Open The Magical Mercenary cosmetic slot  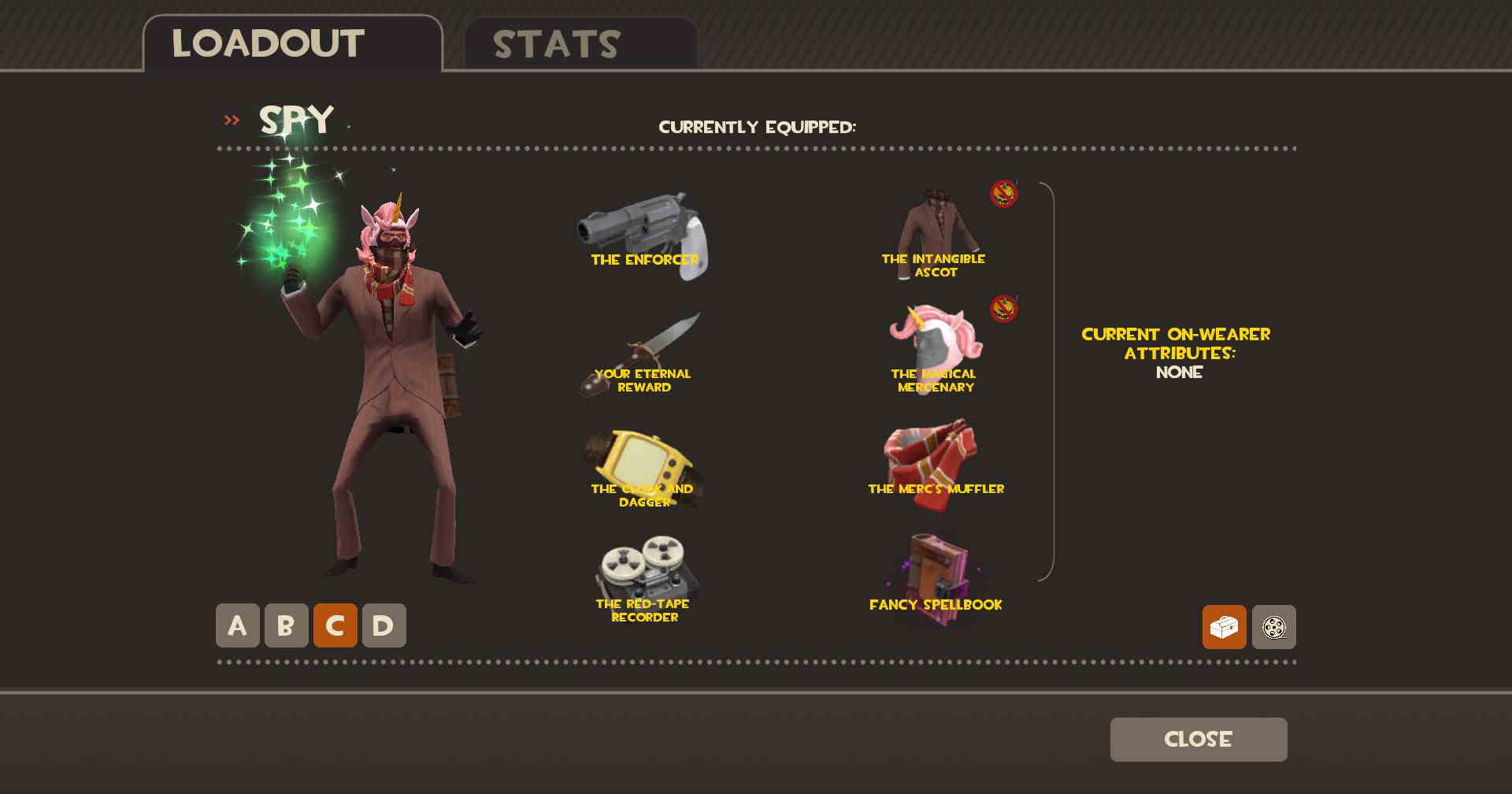(x=935, y=351)
